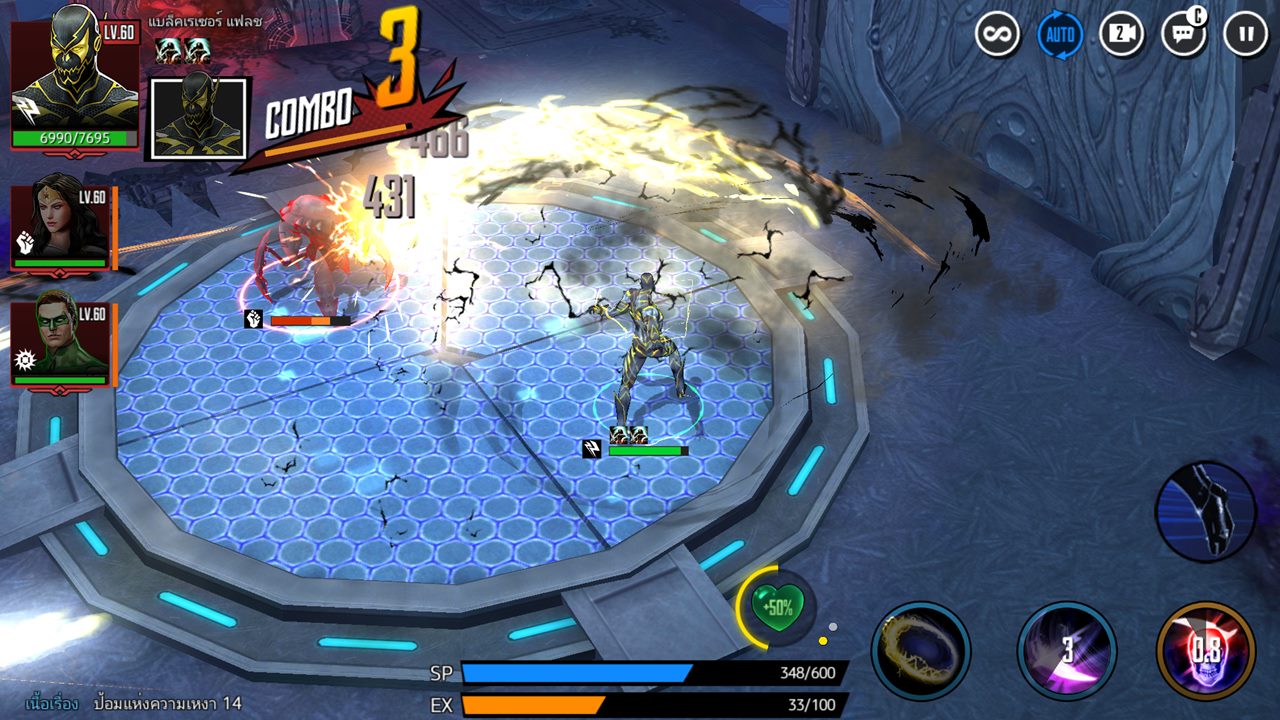Image resolution: width=1280 pixels, height=720 pixels.
Task: Switch to the Wonder Woman portrait
Action: pyautogui.click(x=60, y=227)
